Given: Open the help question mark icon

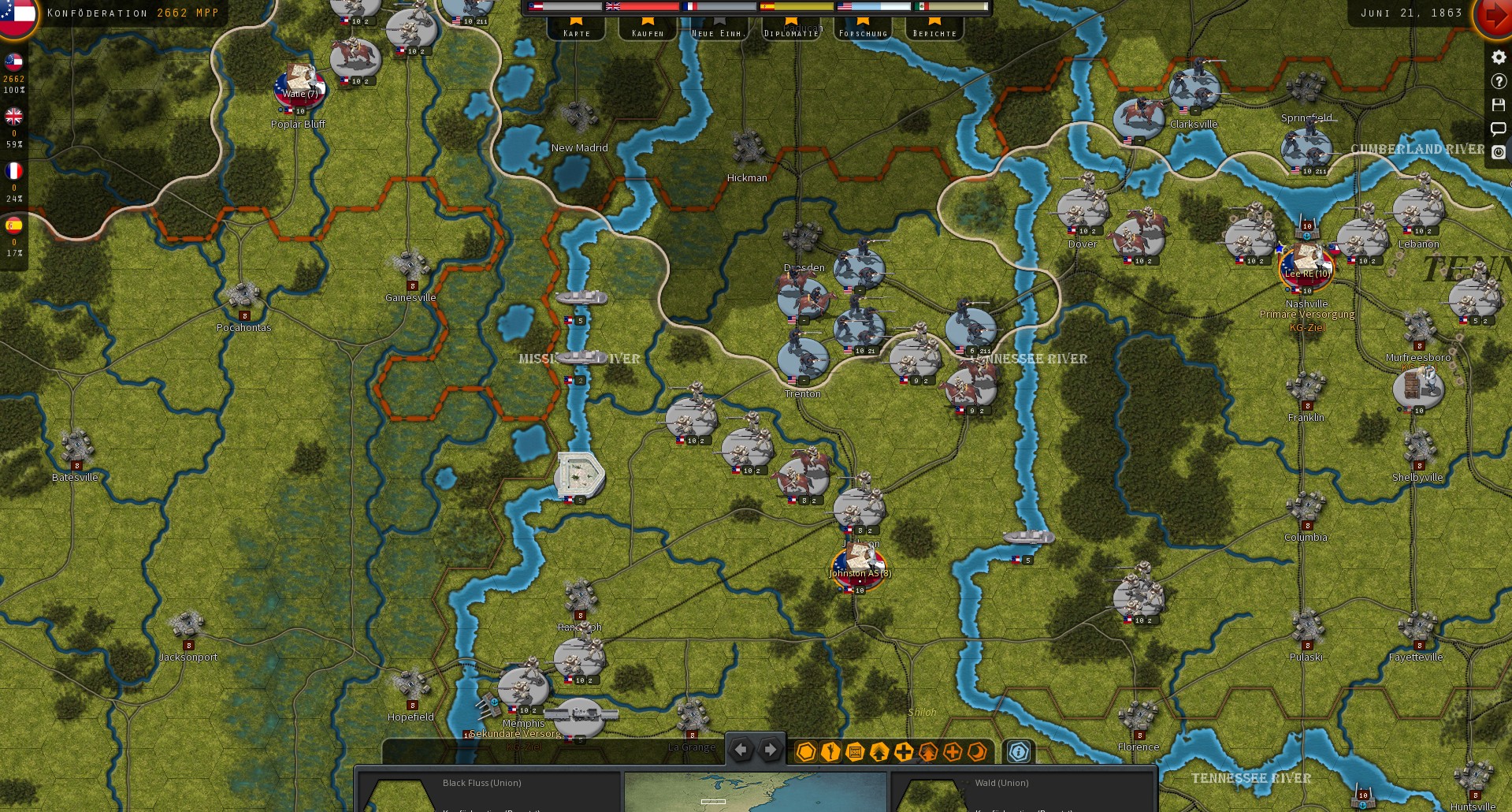Looking at the screenshot, I should pyautogui.click(x=1498, y=80).
